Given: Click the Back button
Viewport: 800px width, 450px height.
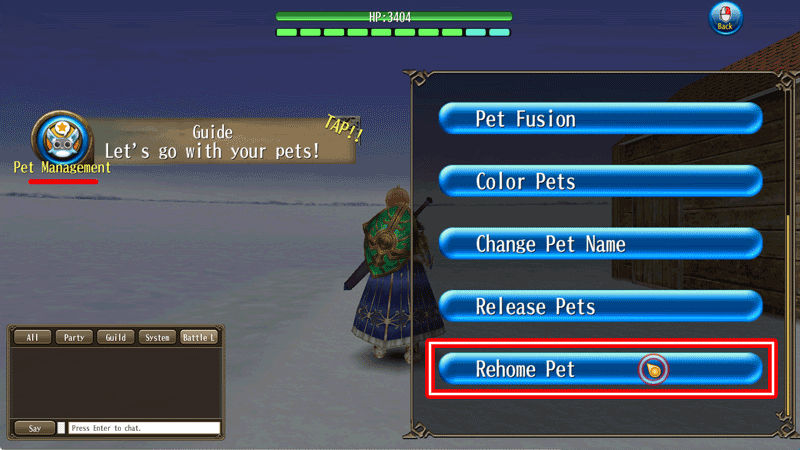Looking at the screenshot, I should [725, 20].
